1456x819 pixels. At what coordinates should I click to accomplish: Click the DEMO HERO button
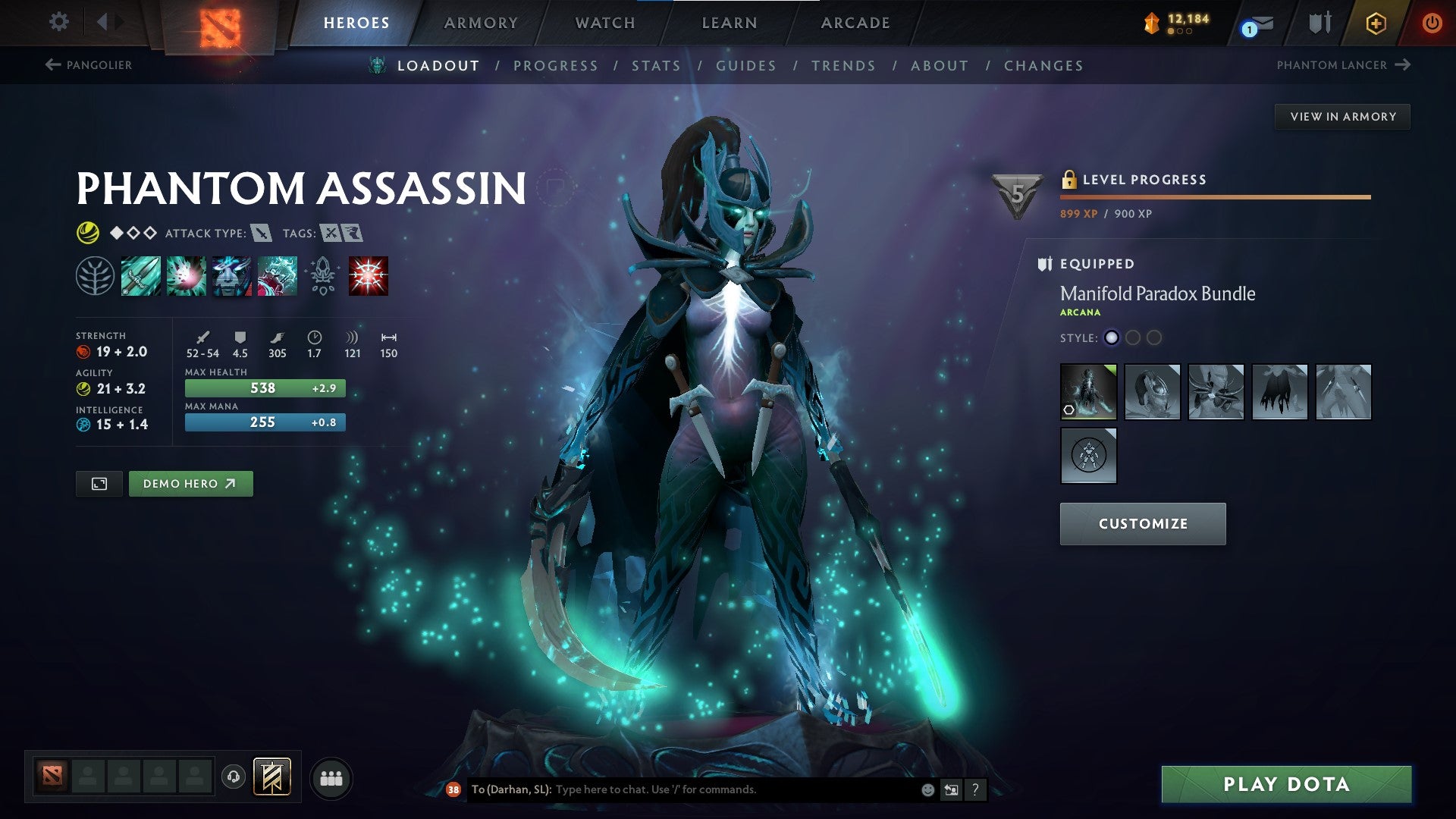[190, 483]
